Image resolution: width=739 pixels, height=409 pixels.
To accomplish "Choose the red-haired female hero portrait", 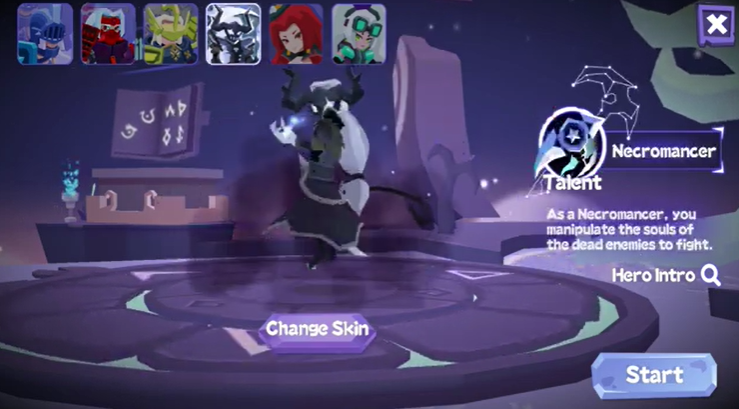I will click(296, 34).
